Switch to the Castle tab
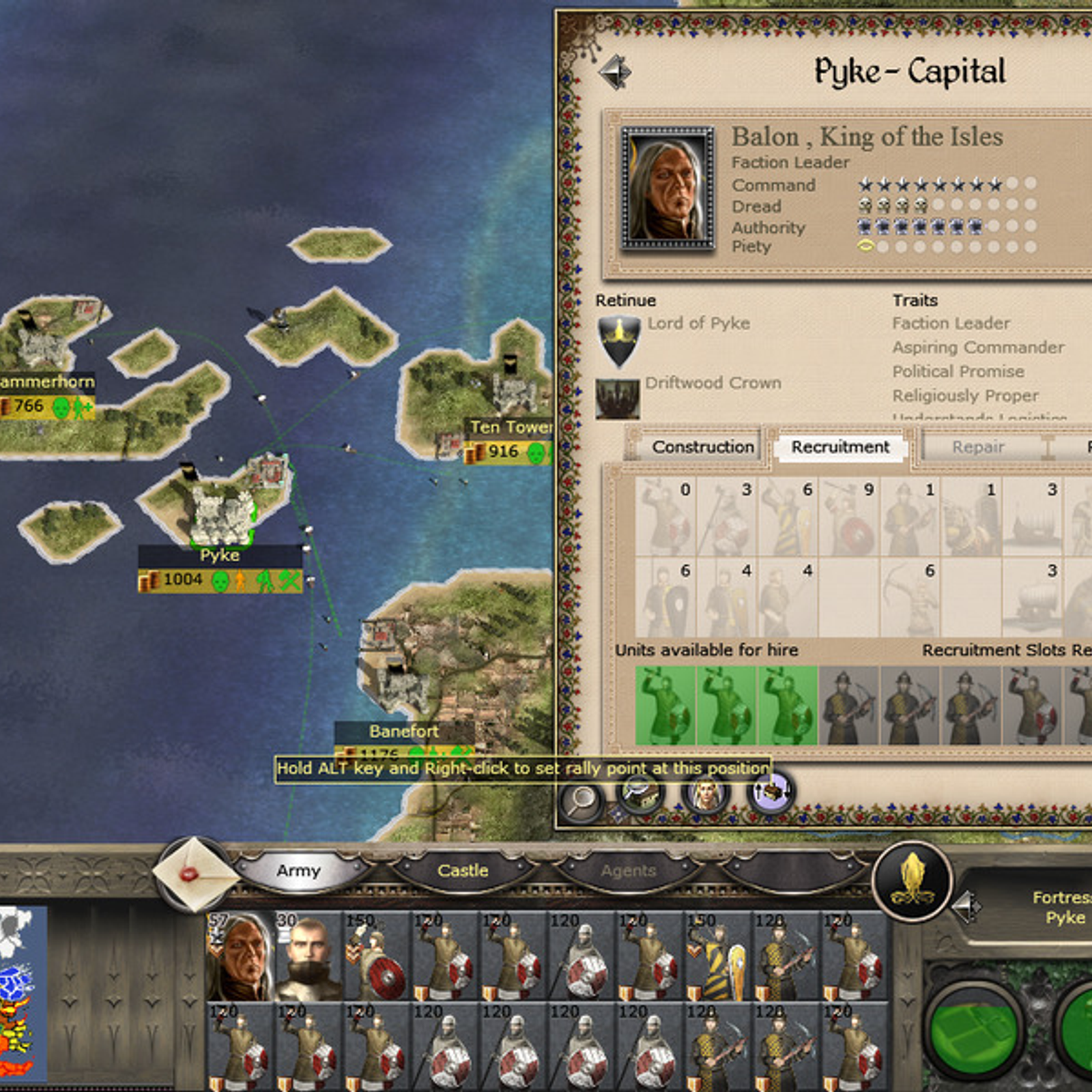This screenshot has width=1092, height=1092. (x=463, y=871)
